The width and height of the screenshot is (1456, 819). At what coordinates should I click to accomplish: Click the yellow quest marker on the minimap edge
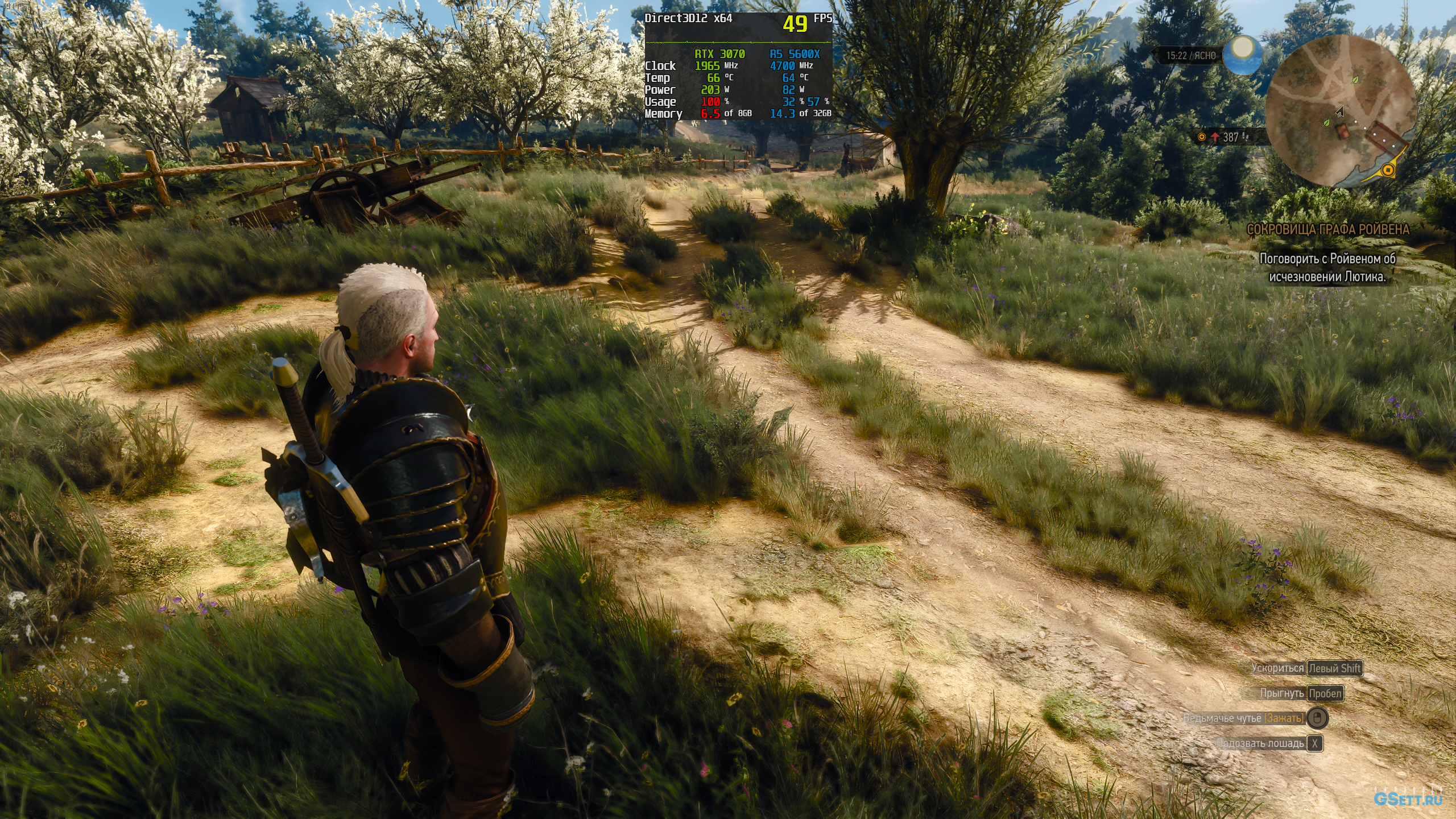pos(1388,170)
